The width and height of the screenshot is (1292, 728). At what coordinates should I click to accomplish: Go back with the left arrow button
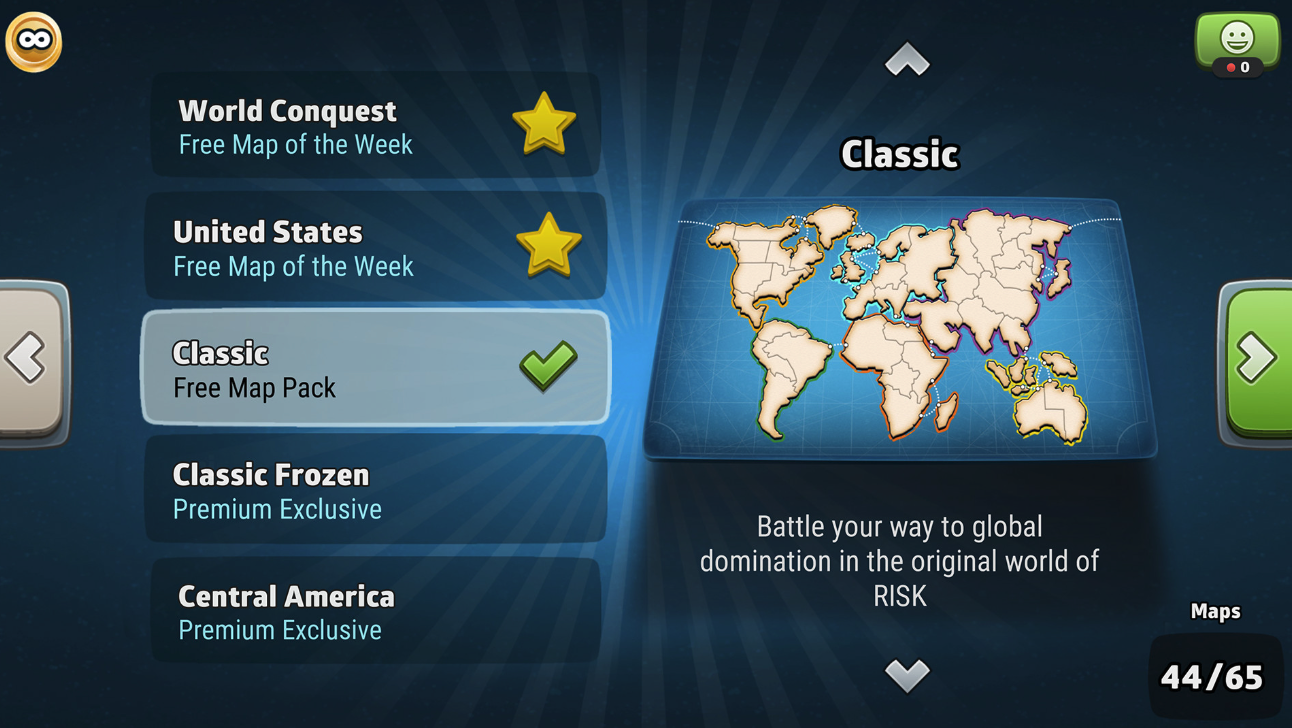coord(30,358)
